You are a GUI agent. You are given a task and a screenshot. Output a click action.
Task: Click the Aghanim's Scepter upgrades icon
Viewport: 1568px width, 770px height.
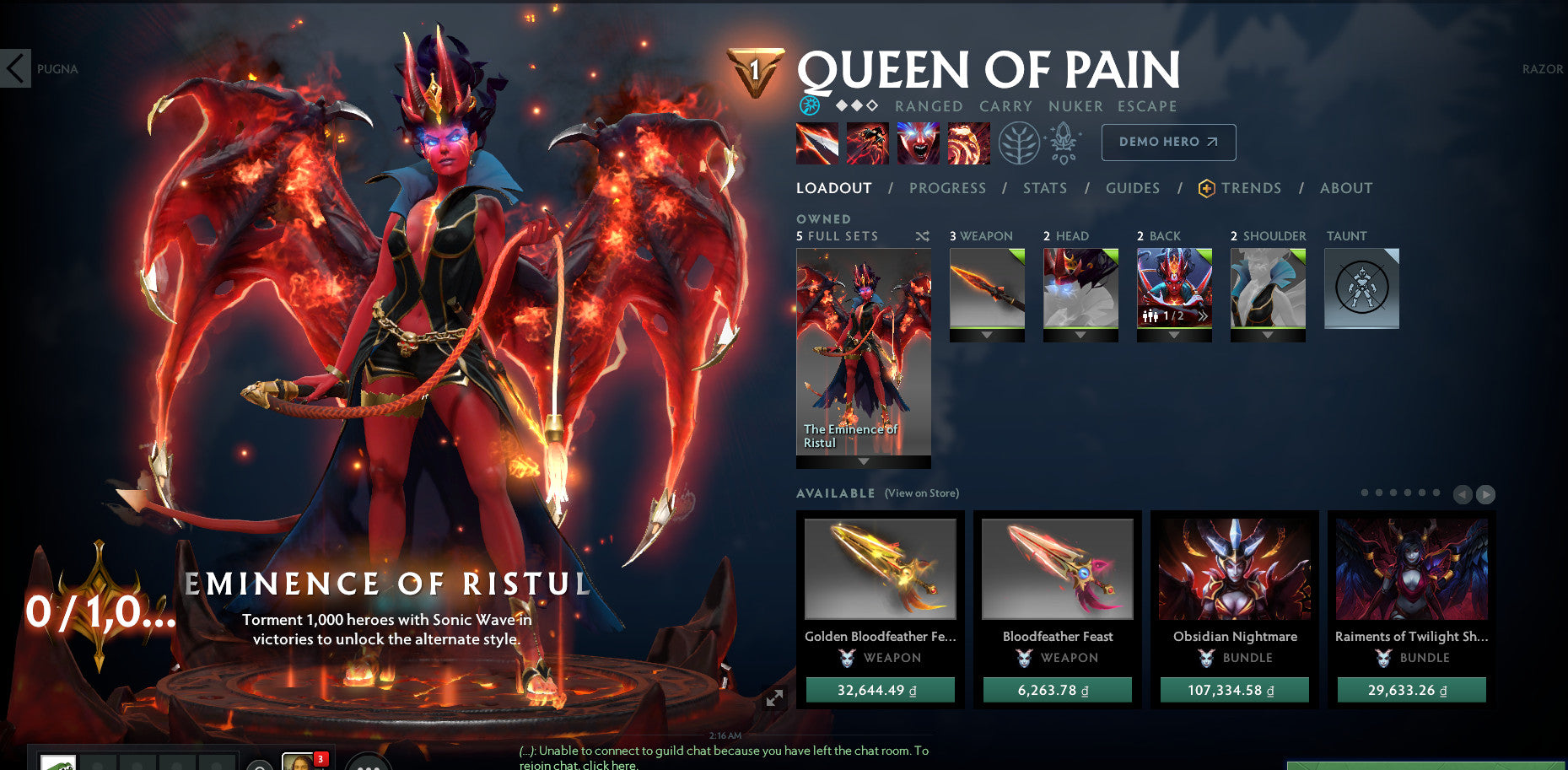coord(1064,143)
